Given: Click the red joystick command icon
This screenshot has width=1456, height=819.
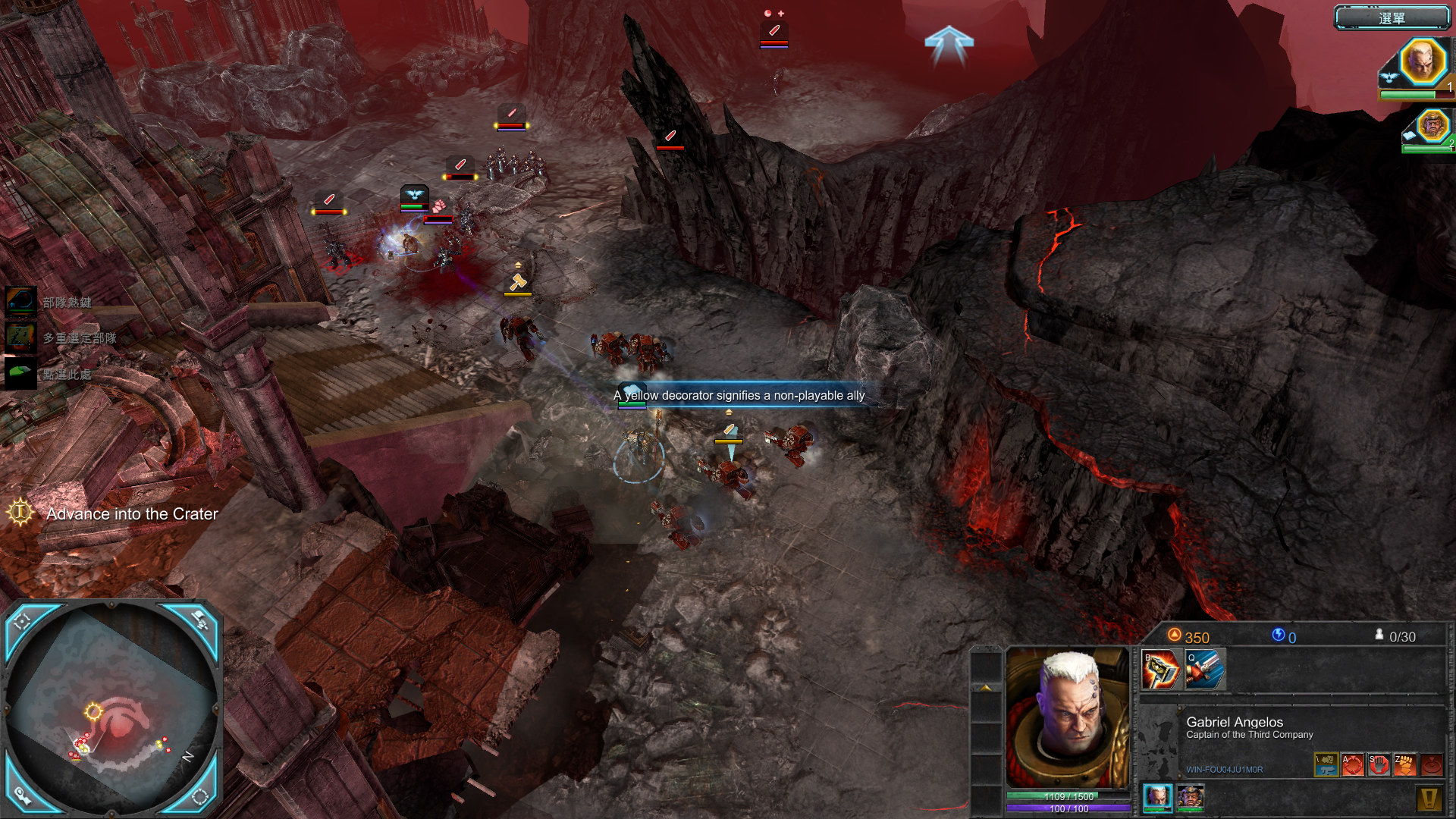Looking at the screenshot, I should tap(1431, 764).
